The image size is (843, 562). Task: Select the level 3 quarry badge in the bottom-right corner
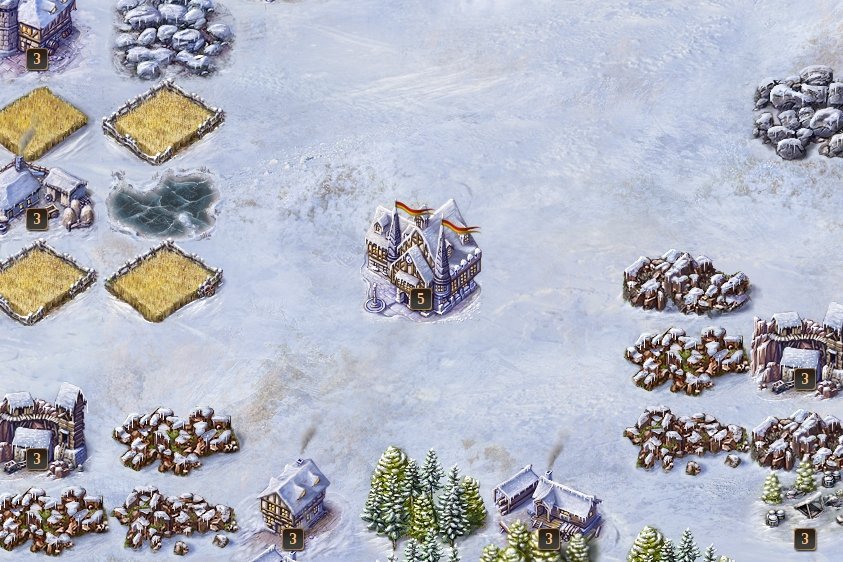pos(804,539)
